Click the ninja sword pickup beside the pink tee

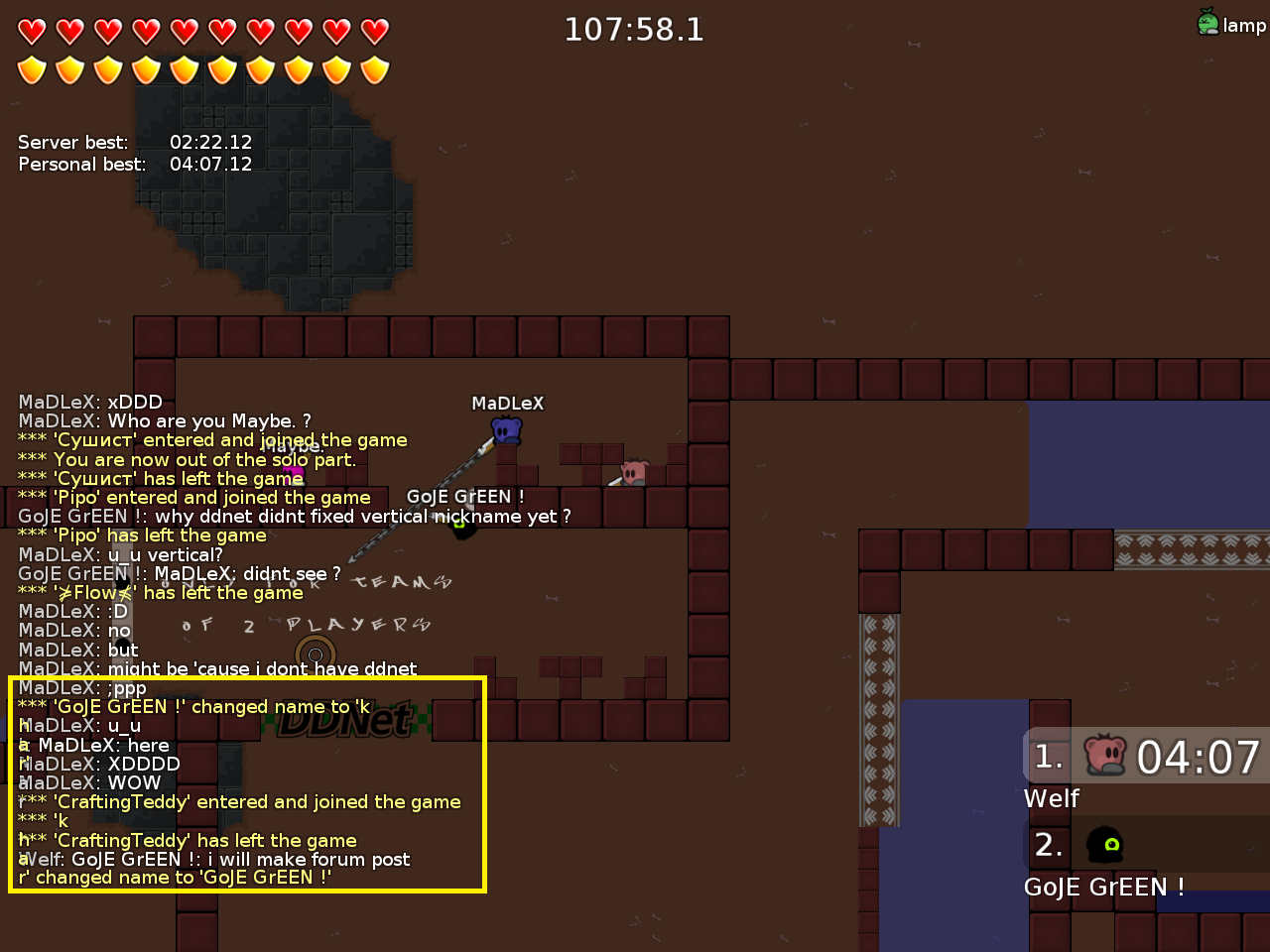coord(615,483)
